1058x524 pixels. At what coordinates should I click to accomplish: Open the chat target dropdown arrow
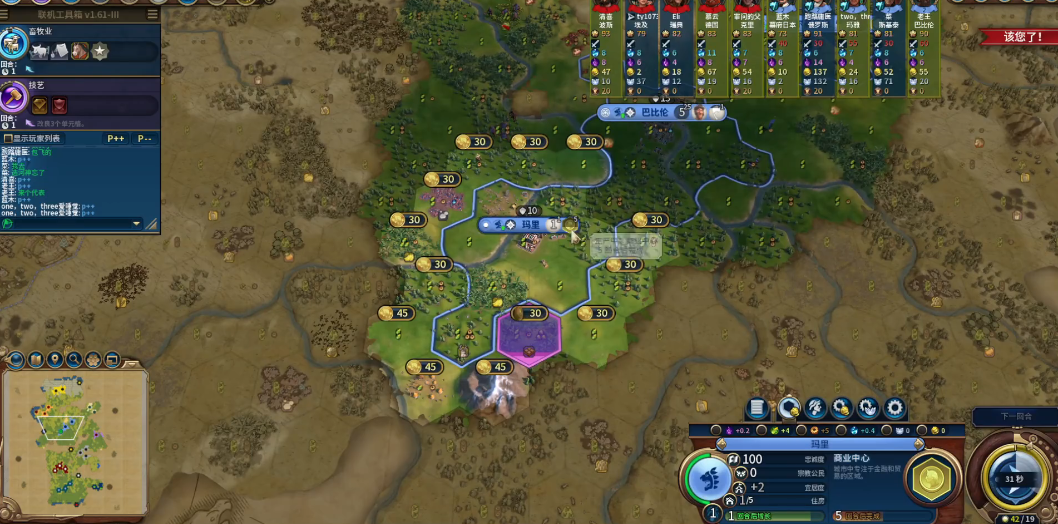(137, 223)
